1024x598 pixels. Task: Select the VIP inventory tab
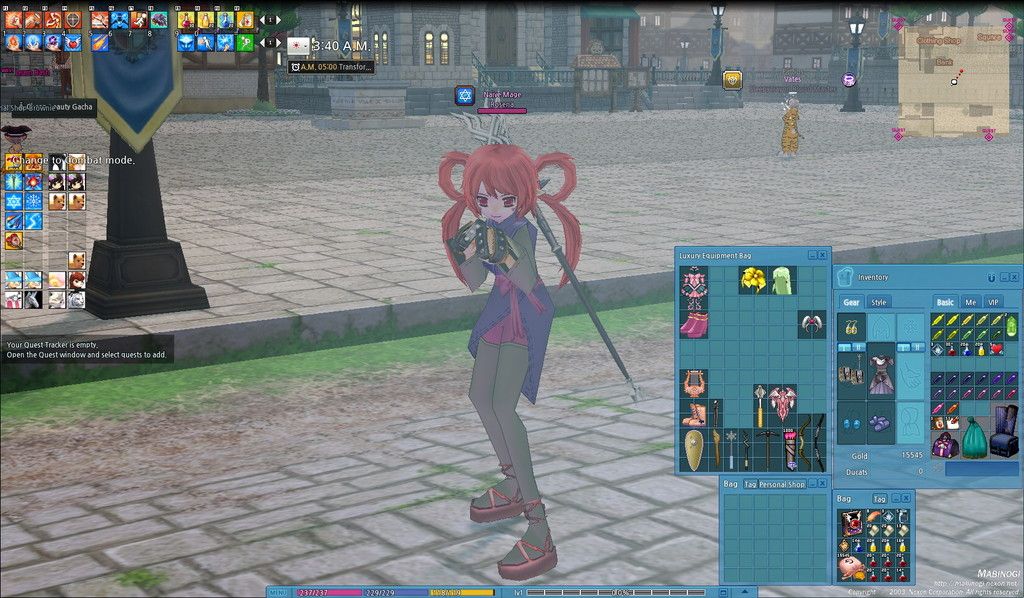(x=993, y=302)
